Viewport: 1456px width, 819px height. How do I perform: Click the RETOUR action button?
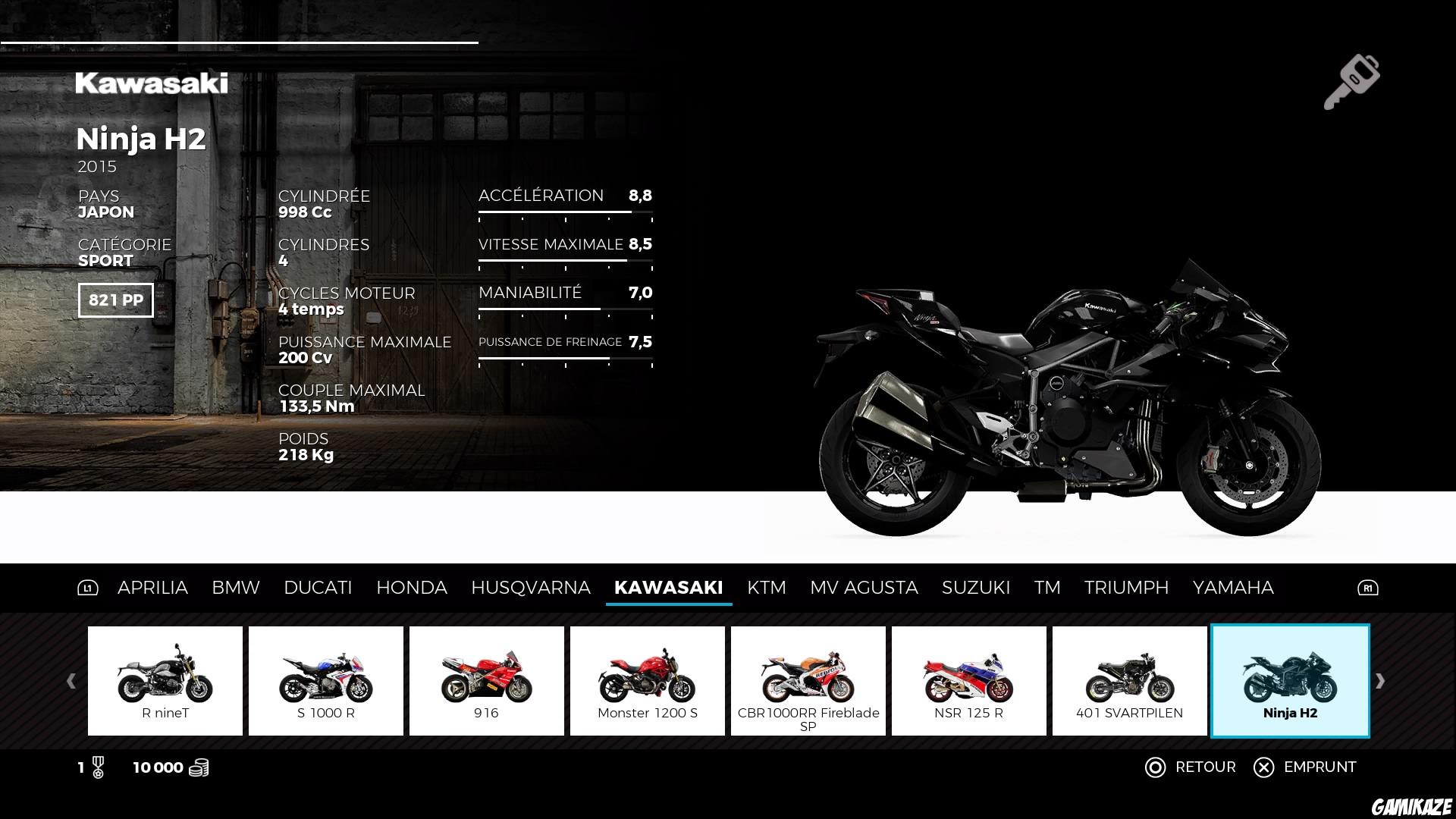click(1205, 767)
